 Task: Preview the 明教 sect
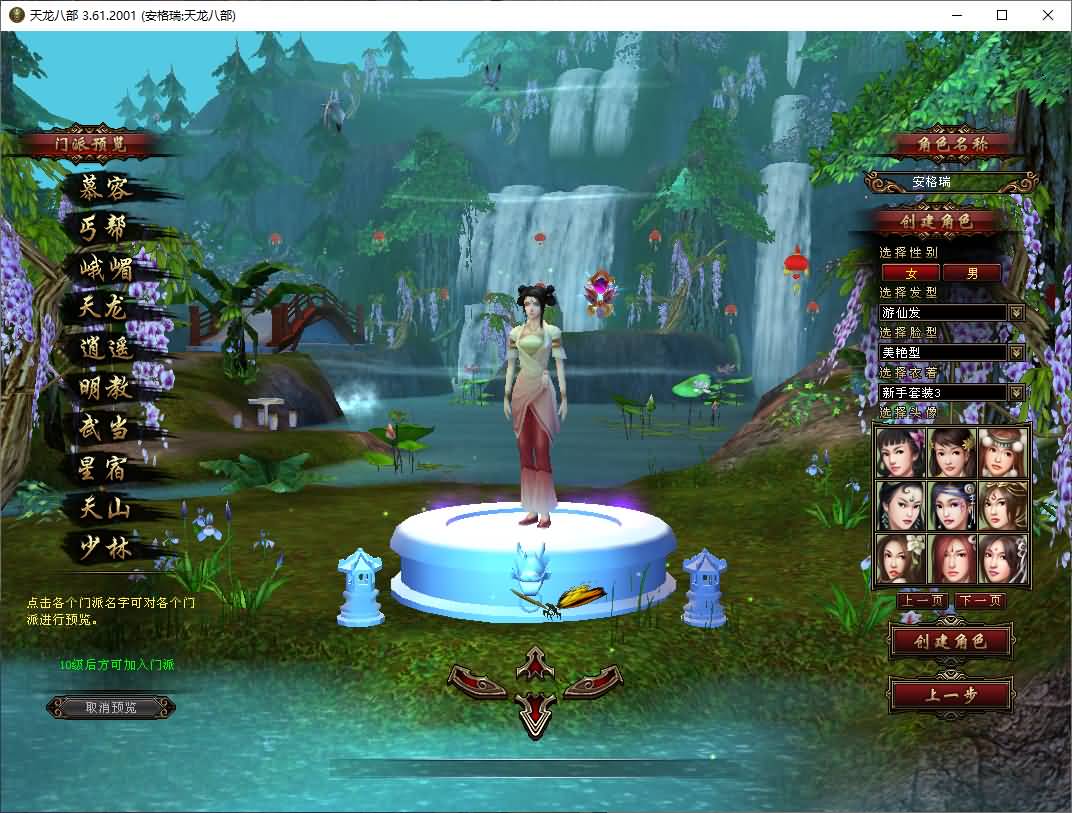pyautogui.click(x=105, y=388)
